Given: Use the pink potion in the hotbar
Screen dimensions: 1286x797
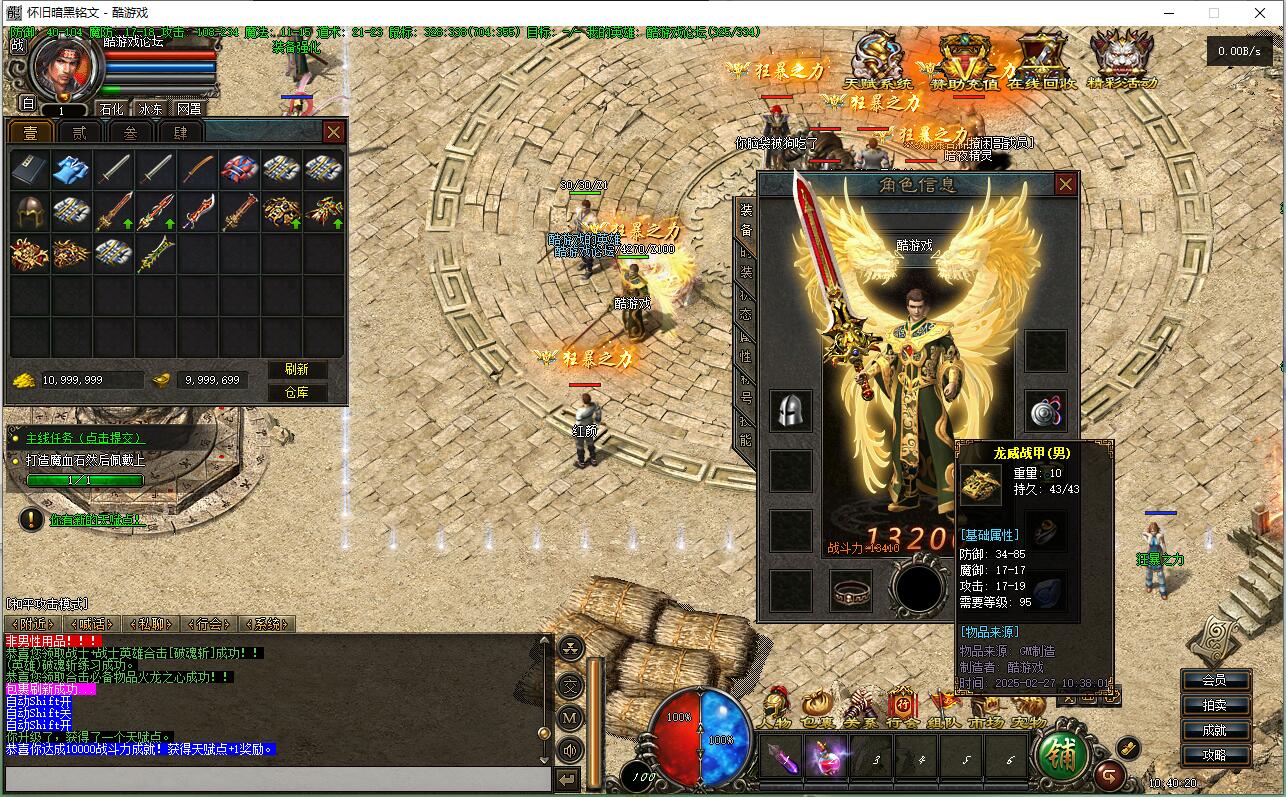Looking at the screenshot, I should [827, 757].
